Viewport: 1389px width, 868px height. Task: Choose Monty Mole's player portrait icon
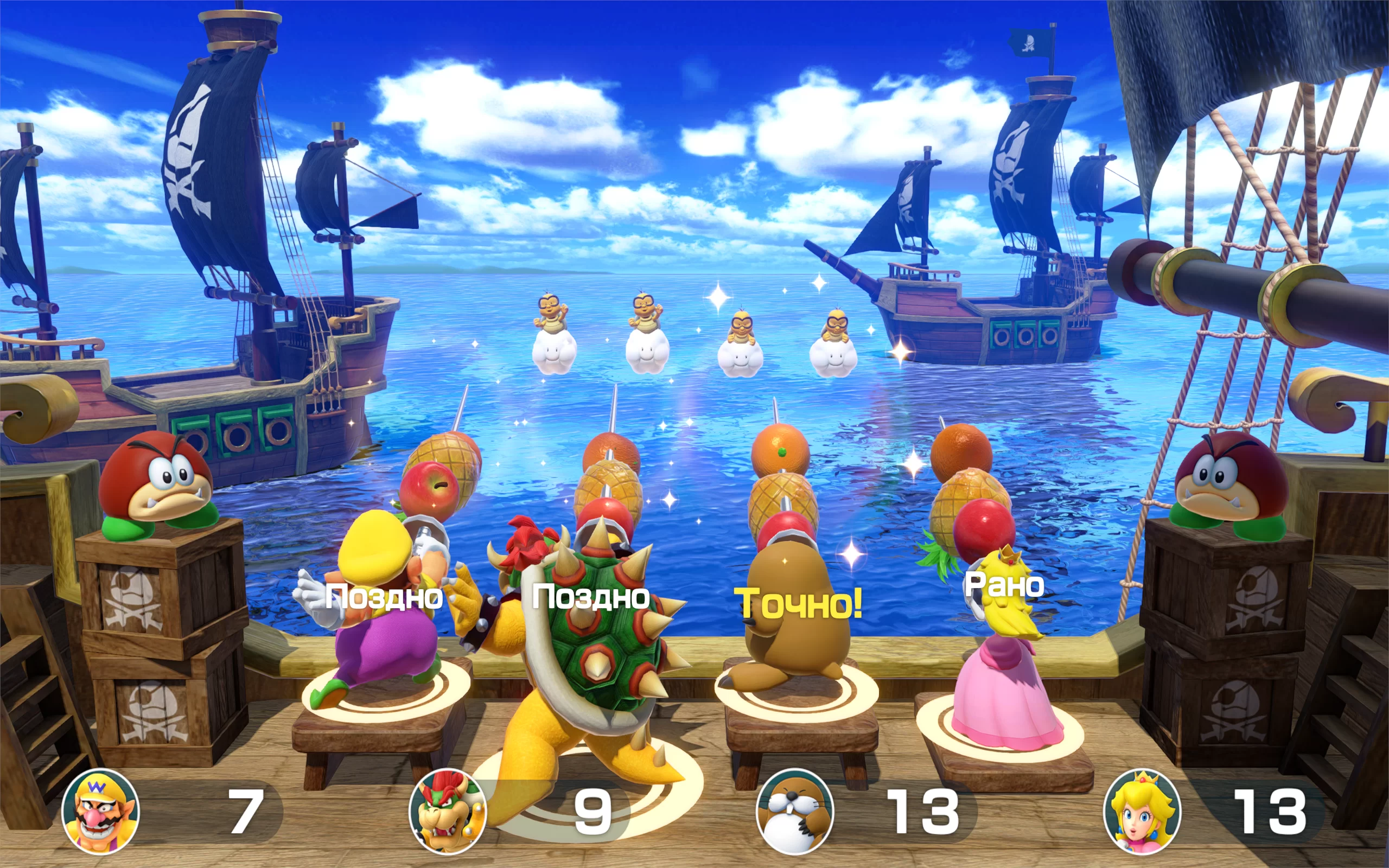tap(795, 812)
